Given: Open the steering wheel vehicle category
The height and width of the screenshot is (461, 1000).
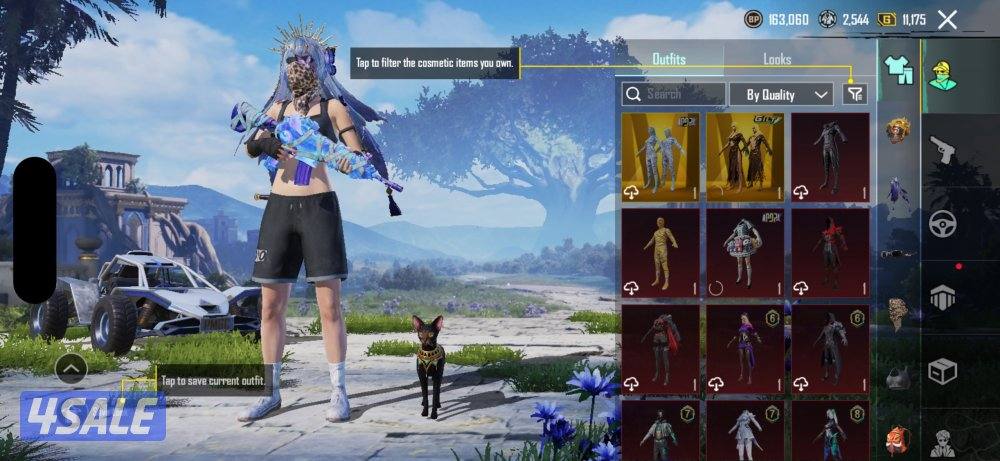Looking at the screenshot, I should [942, 225].
